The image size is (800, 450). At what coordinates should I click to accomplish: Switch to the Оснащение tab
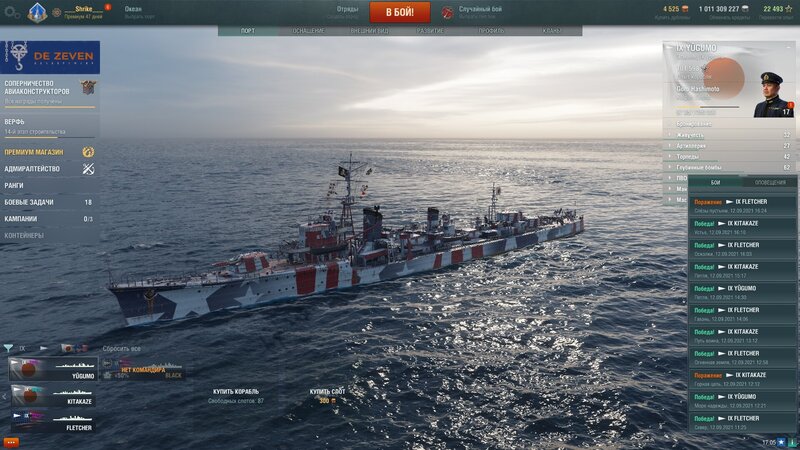click(x=308, y=31)
